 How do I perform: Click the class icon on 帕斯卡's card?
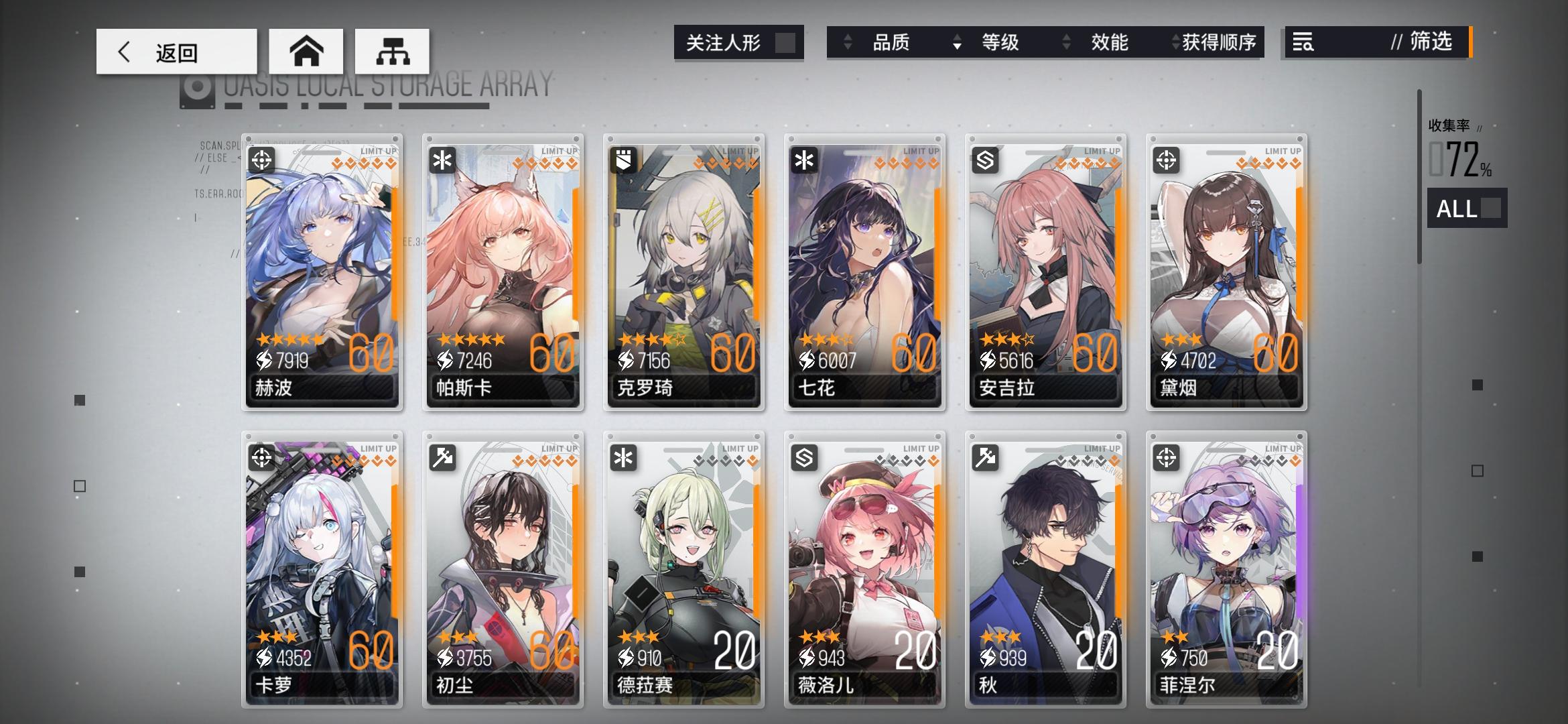click(x=442, y=160)
